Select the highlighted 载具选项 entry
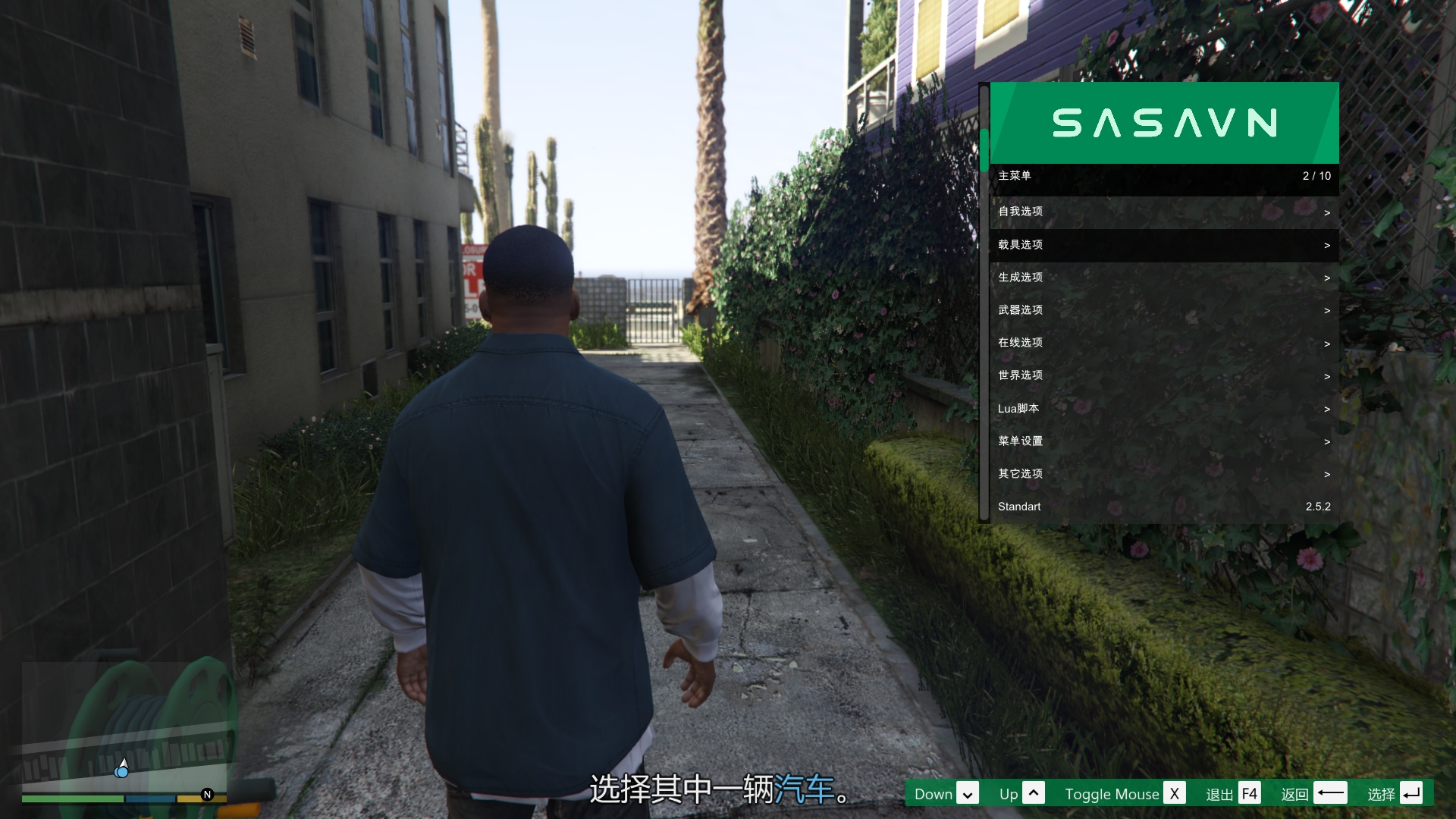Image resolution: width=1456 pixels, height=819 pixels. (x=1163, y=245)
